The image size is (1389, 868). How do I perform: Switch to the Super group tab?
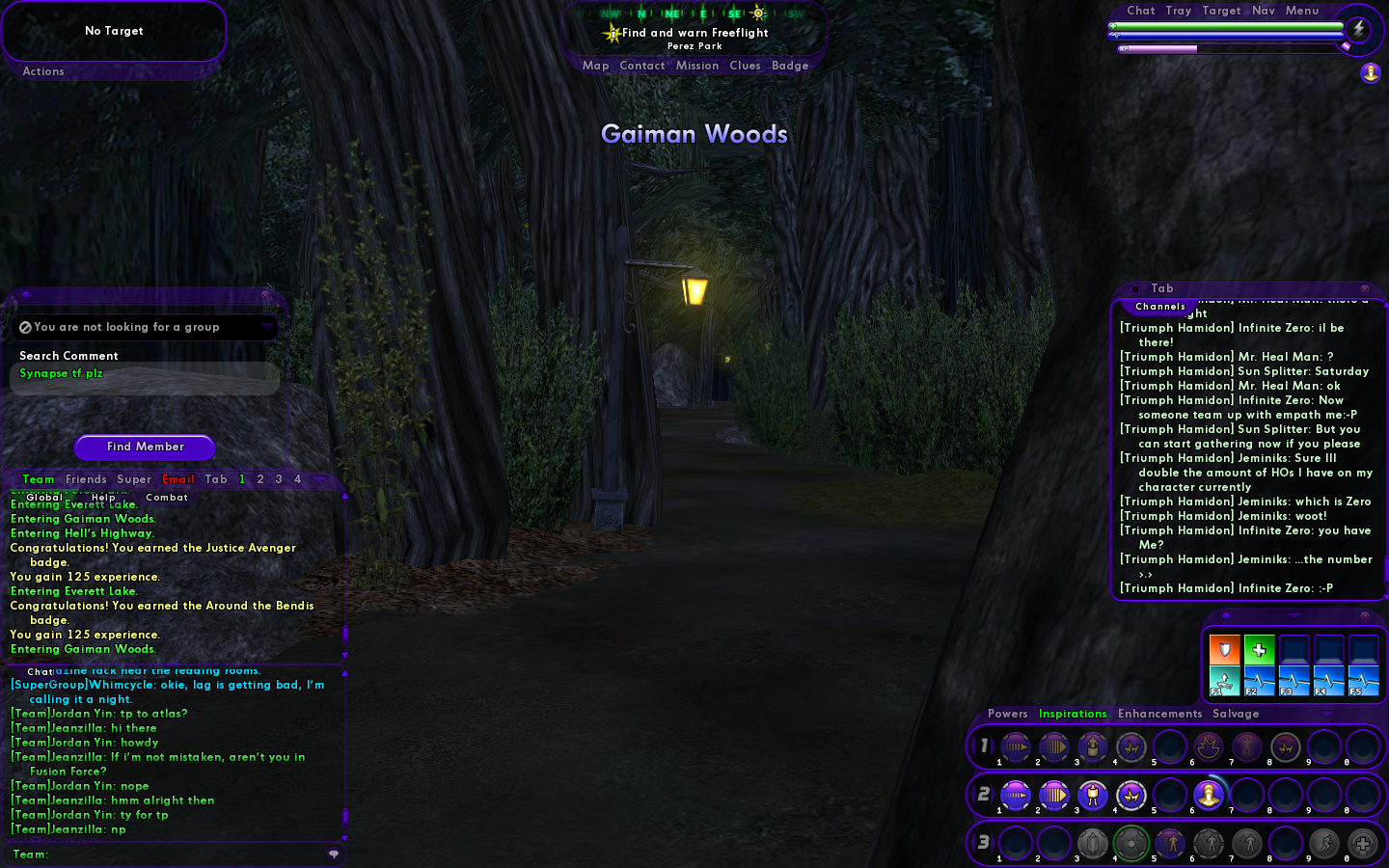[134, 479]
